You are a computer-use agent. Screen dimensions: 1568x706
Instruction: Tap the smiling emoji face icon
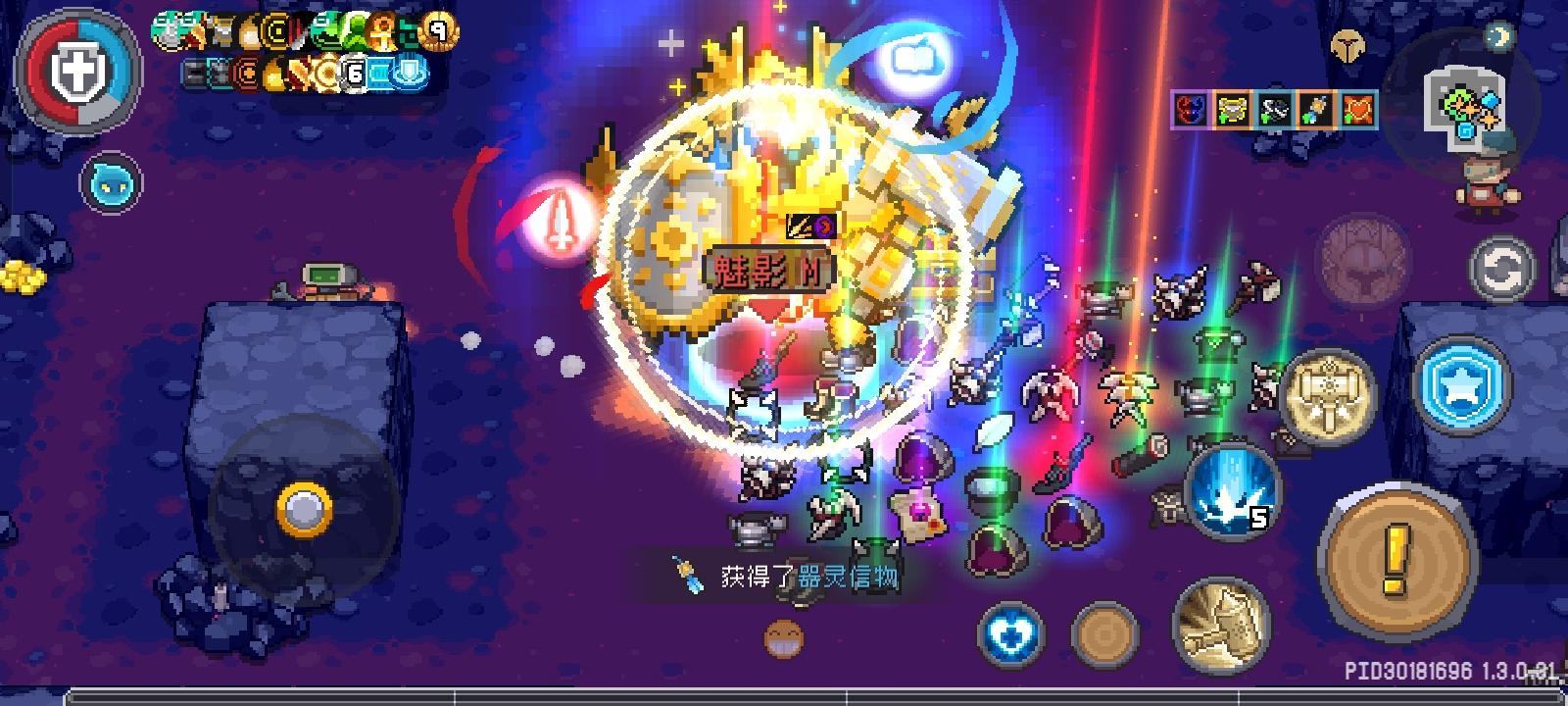point(781,637)
